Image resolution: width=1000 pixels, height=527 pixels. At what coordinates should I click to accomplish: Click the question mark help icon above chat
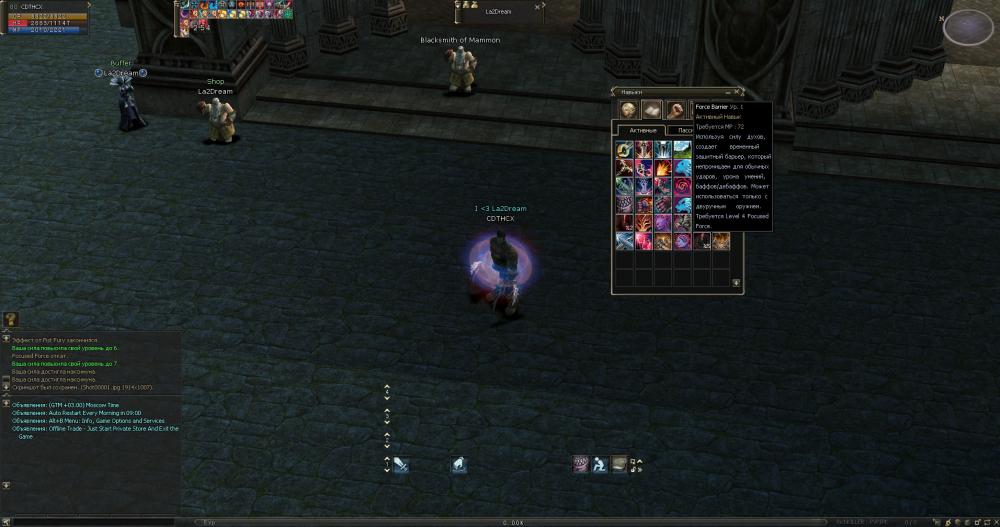point(11,319)
